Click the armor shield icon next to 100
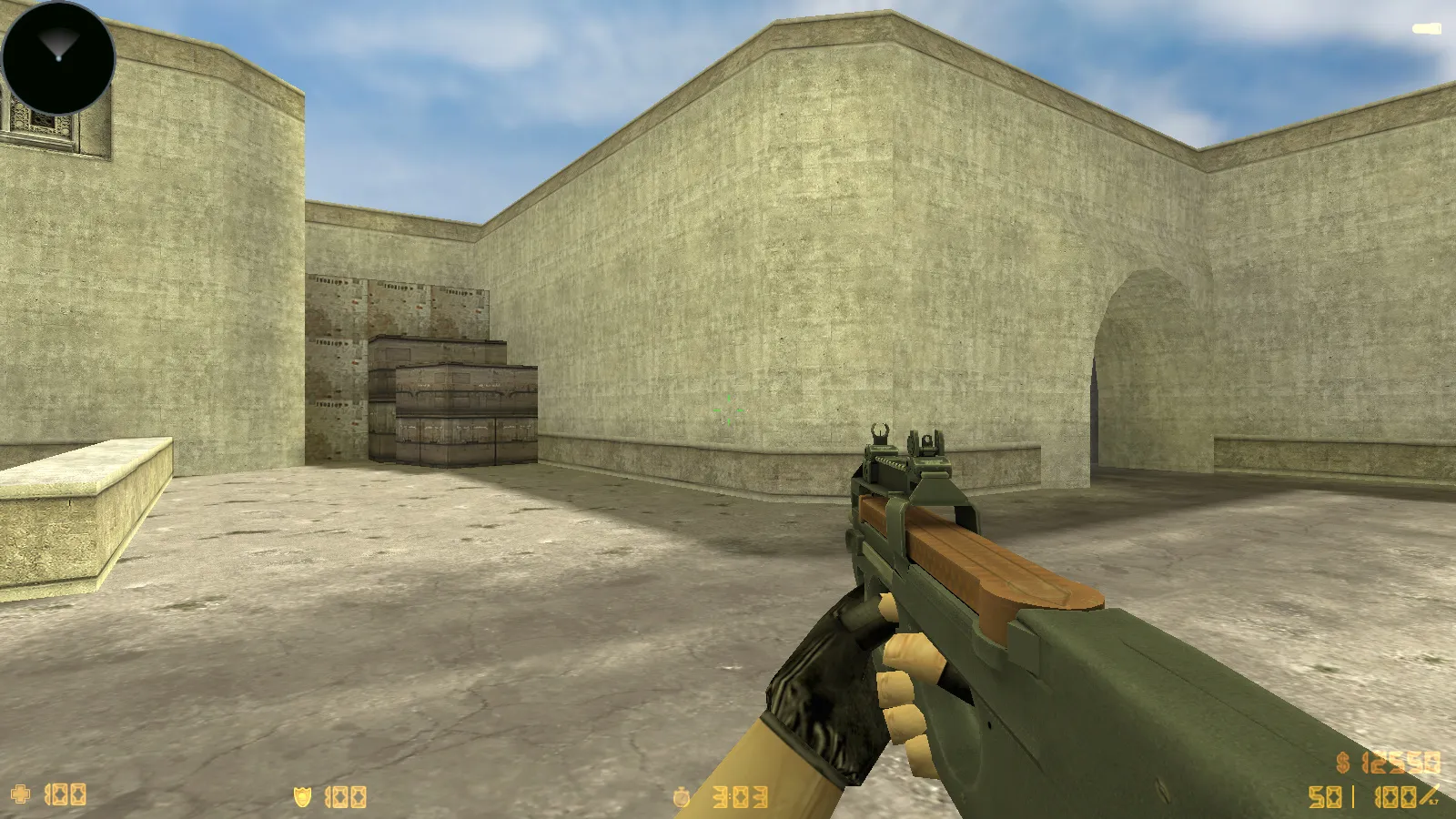Screen dimensions: 1456x819 (x=301, y=795)
